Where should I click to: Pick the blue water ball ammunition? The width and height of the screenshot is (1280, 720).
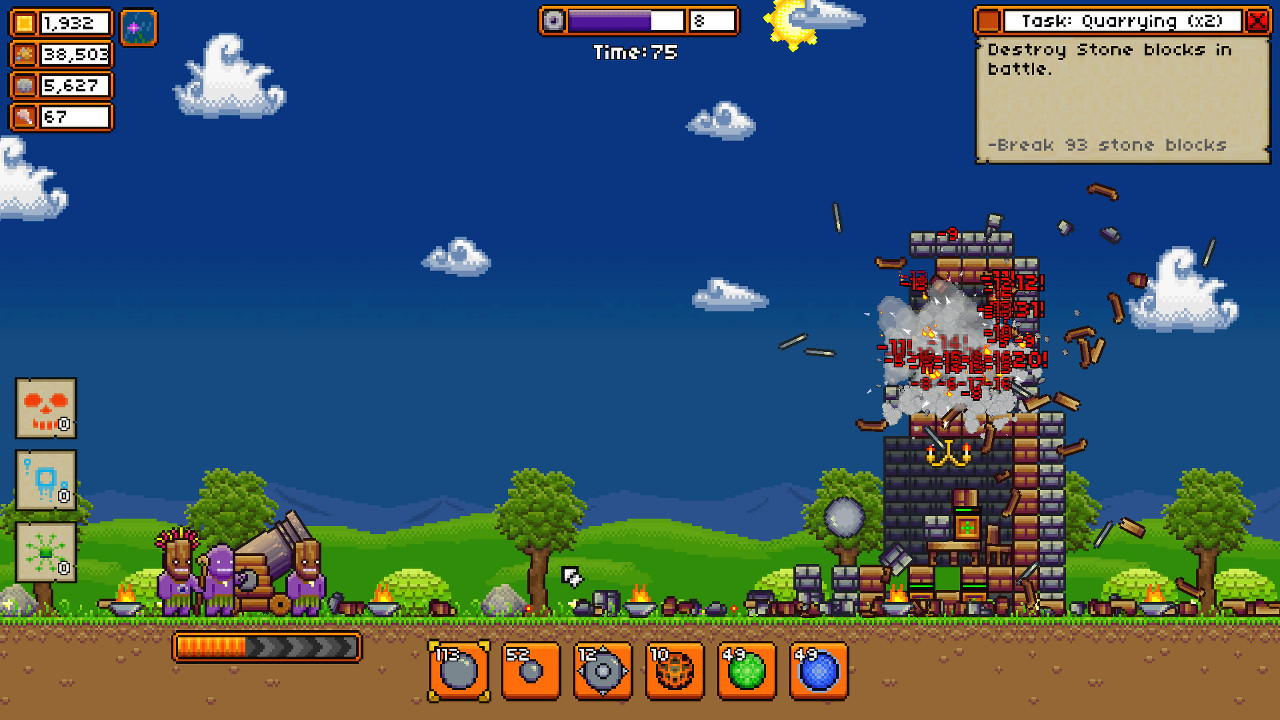coord(818,671)
